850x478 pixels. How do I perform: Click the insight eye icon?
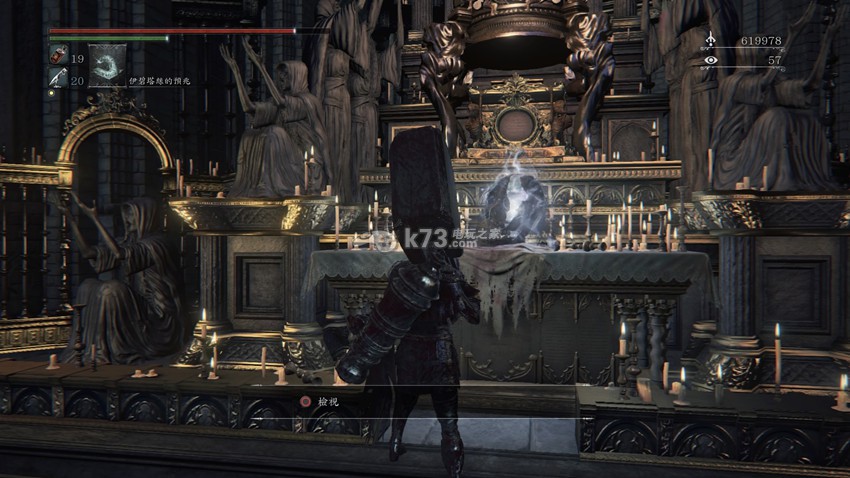click(x=710, y=61)
